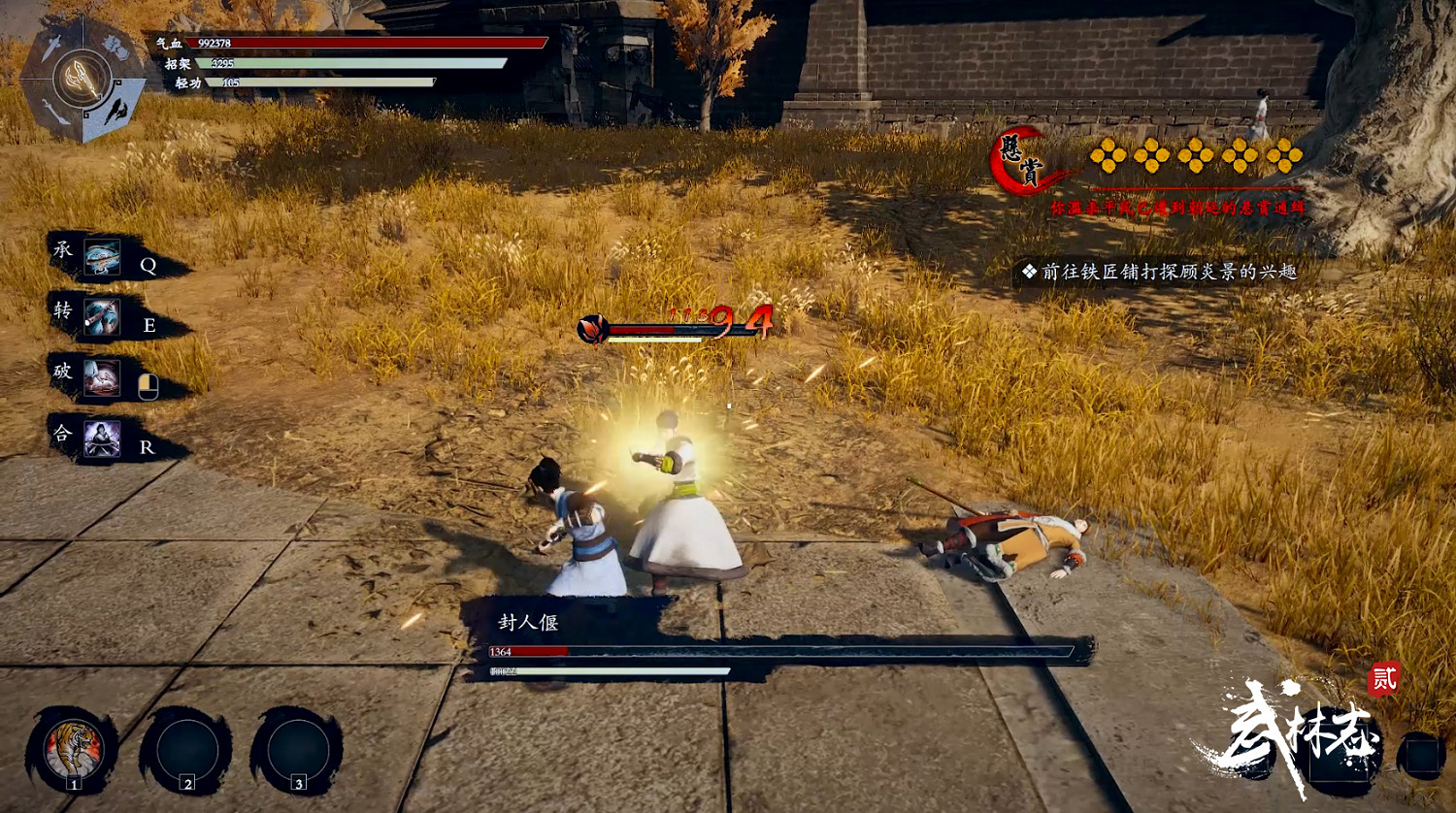
Task: Click the quest text 前往铁匠铺打探顾炎景的兴趣
Action: [x=1169, y=272]
